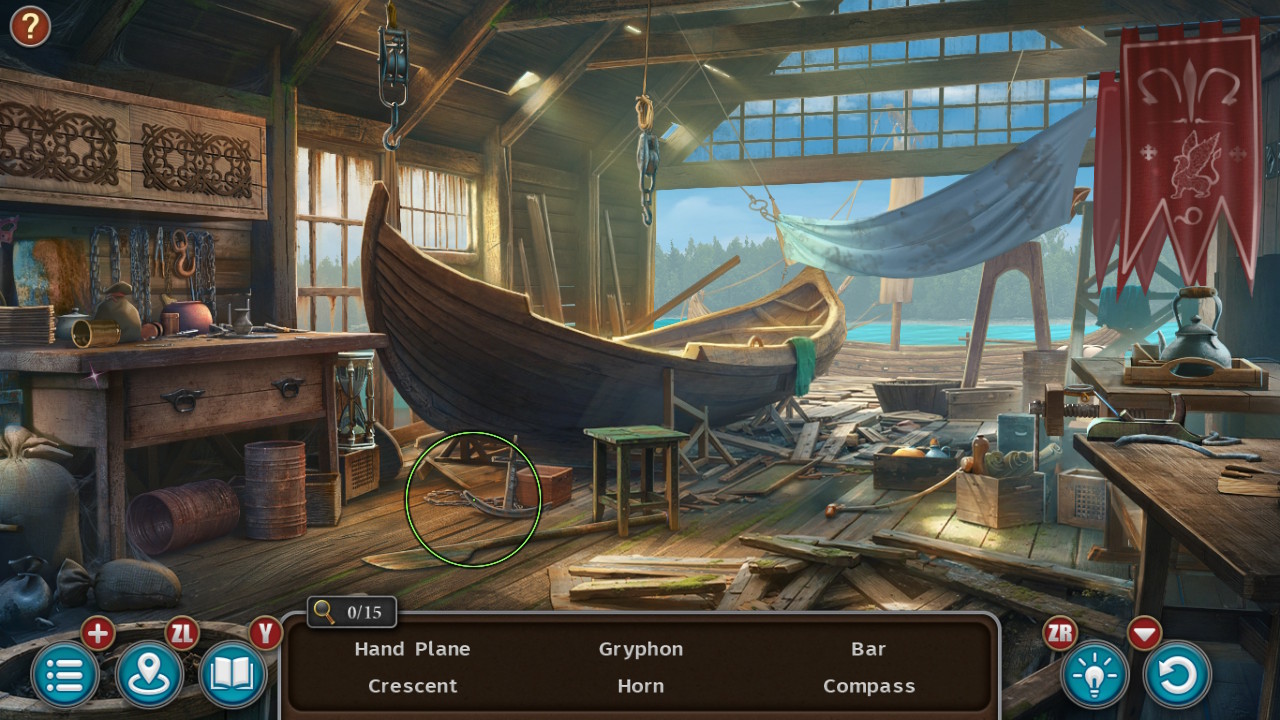1280x720 pixels.
Task: Select the word "Gryphon"
Action: [641, 649]
